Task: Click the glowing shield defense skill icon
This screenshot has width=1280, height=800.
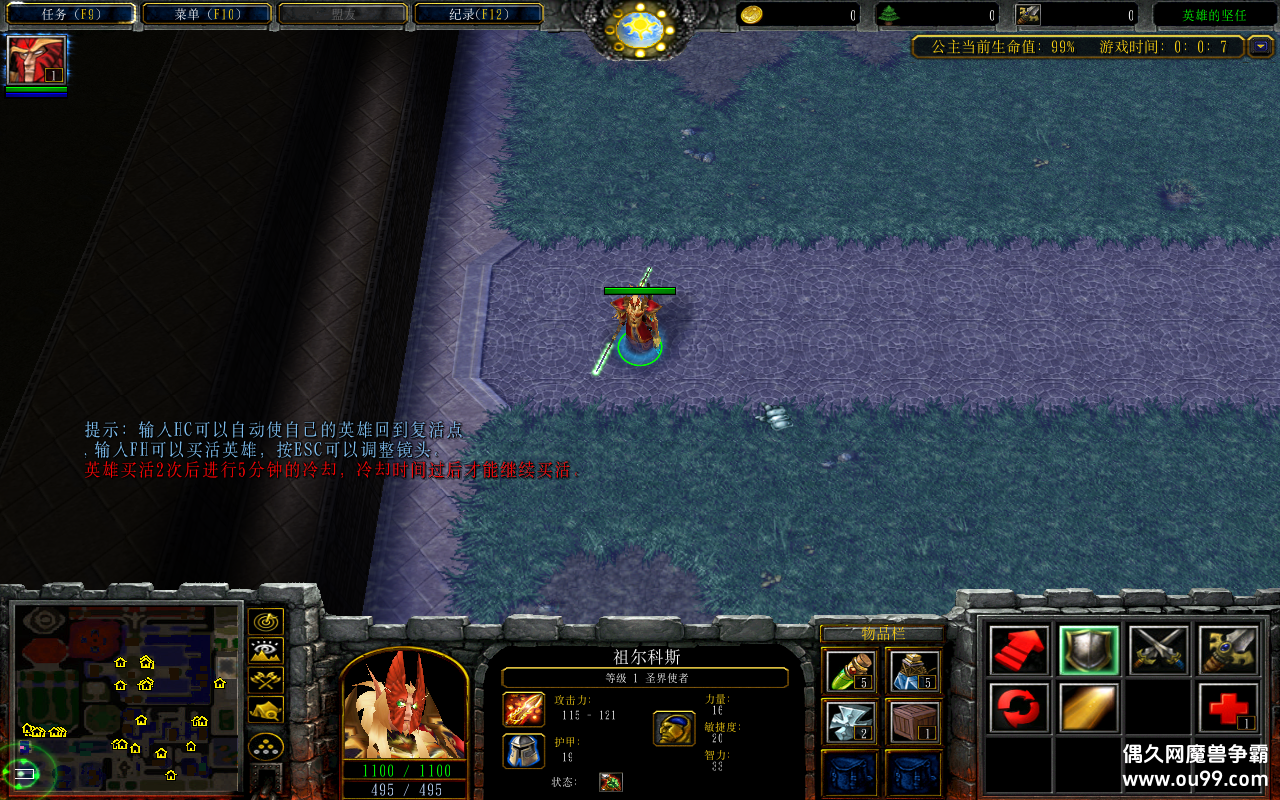Action: pos(1089,648)
